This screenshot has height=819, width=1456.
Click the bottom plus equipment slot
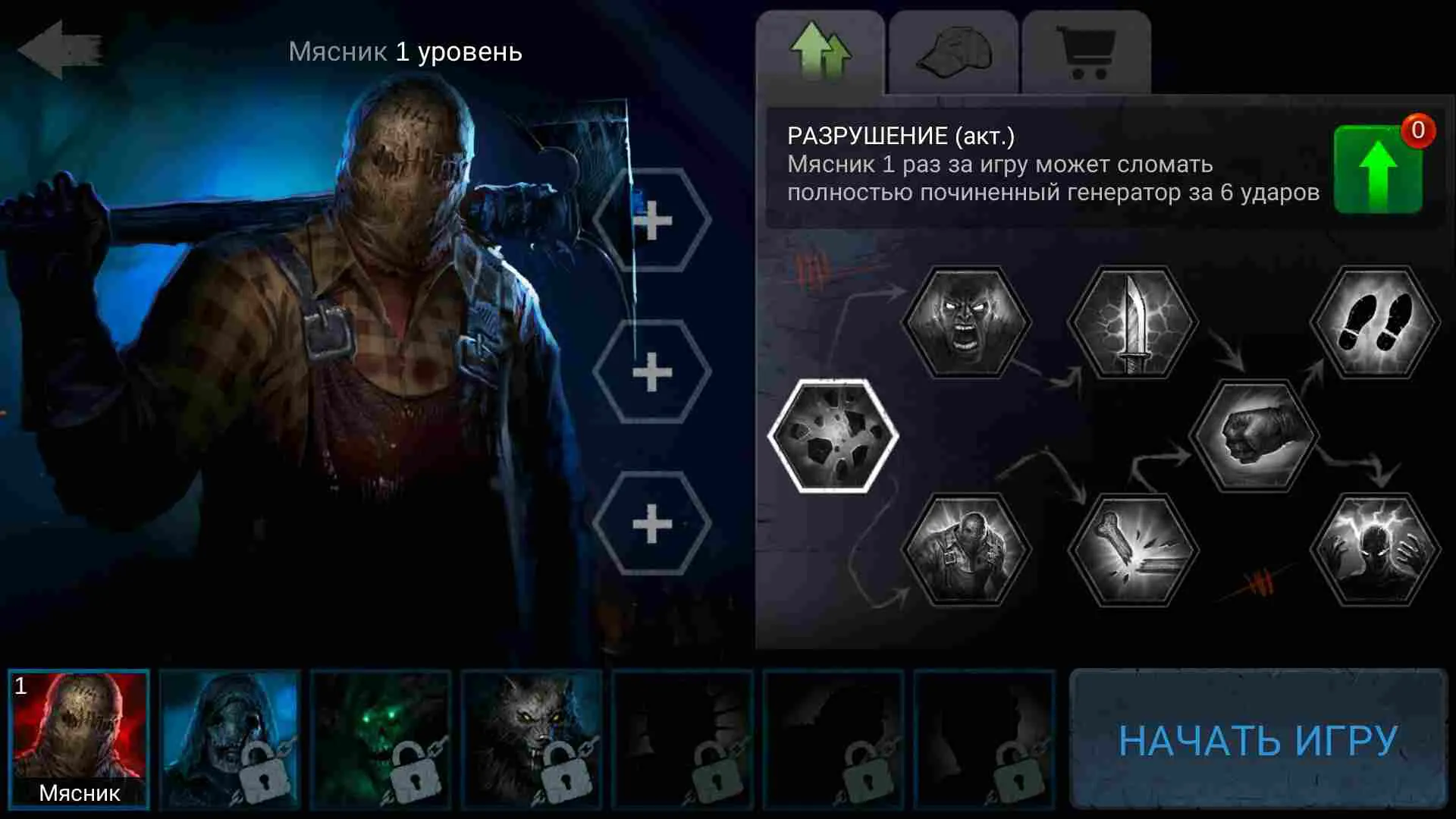(x=654, y=519)
